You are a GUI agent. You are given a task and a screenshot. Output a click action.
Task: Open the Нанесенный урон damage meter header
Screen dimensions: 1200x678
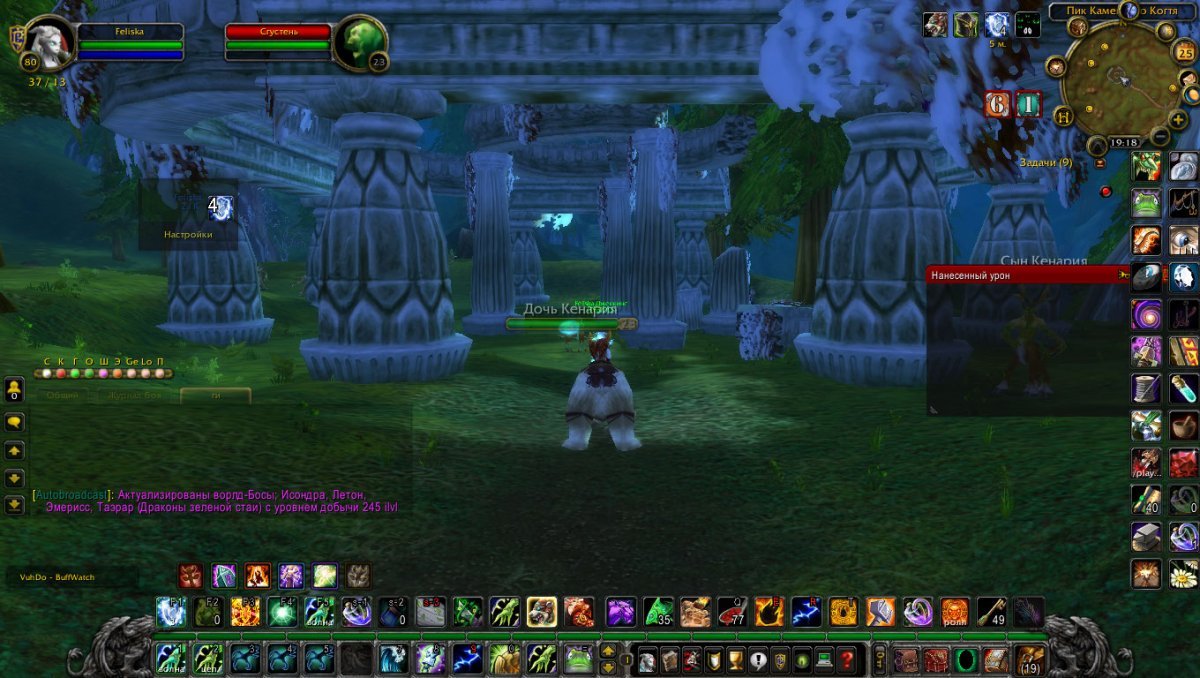[x=1020, y=274]
